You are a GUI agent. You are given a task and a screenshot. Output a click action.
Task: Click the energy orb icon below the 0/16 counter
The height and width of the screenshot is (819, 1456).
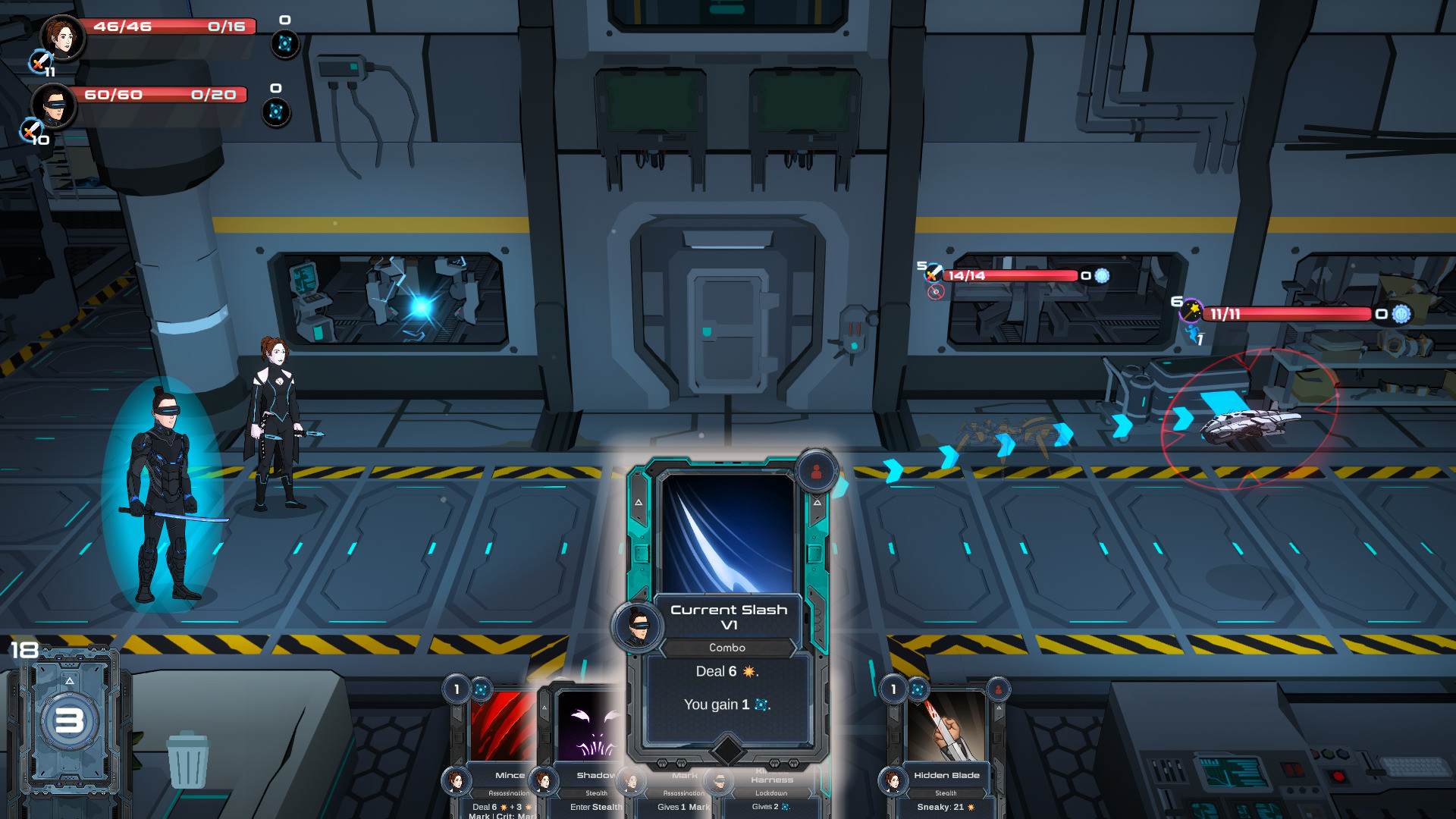click(284, 43)
